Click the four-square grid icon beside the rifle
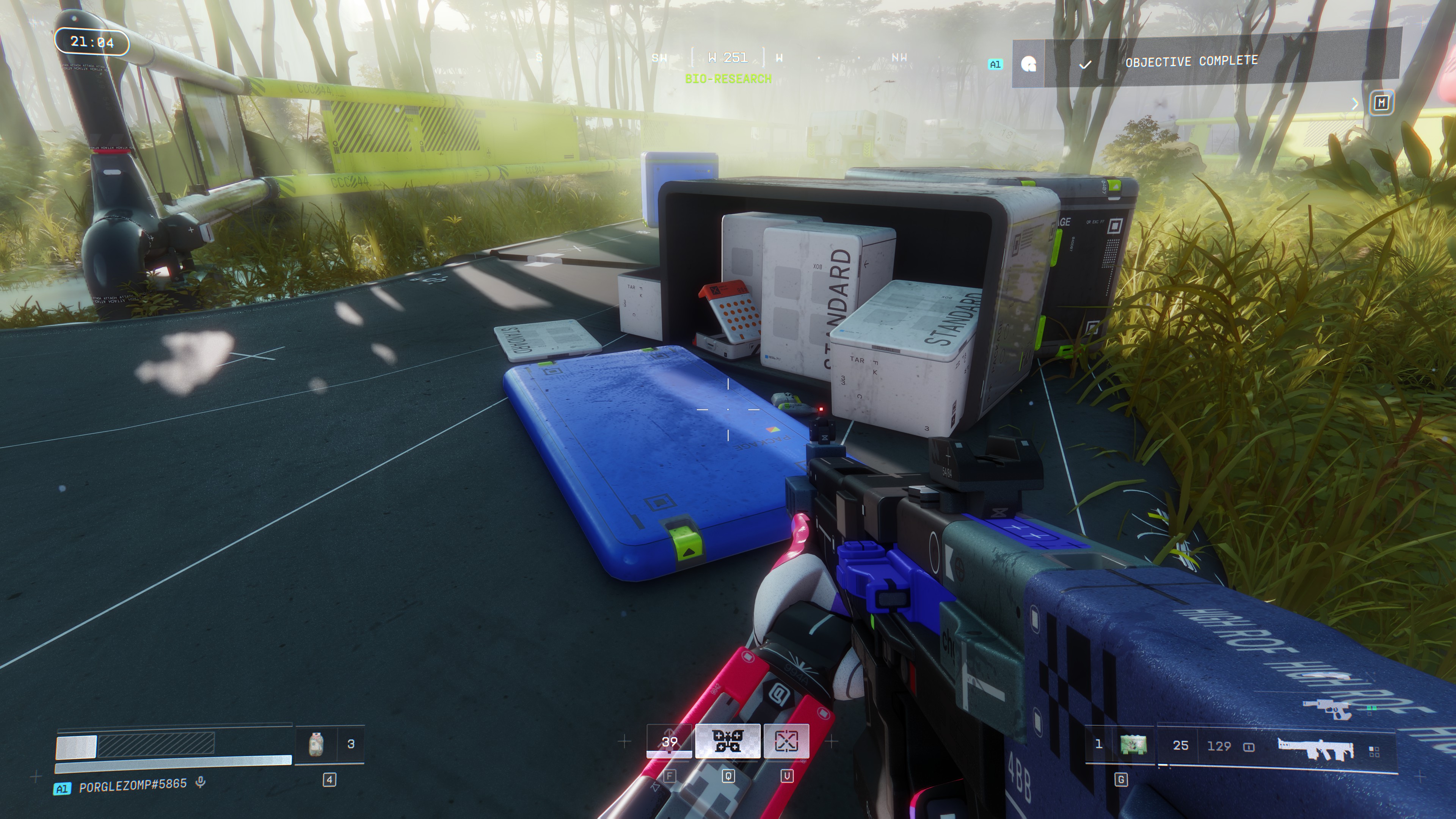The height and width of the screenshot is (819, 1456). pos(1374,751)
